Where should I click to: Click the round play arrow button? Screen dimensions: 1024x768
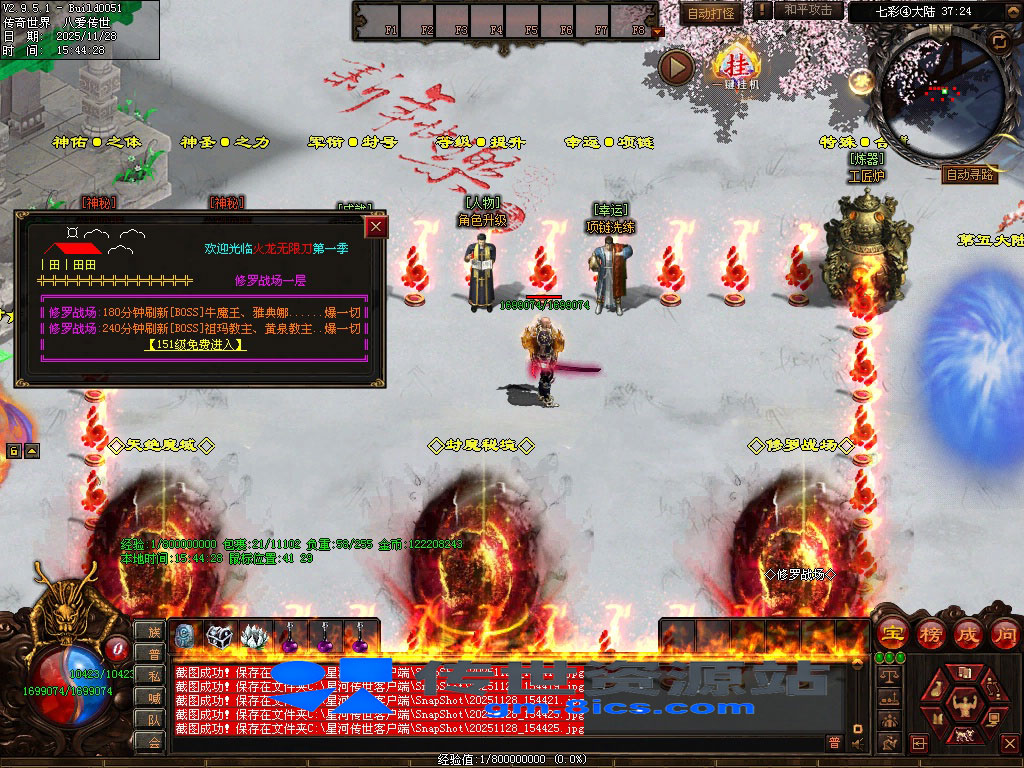tap(677, 67)
